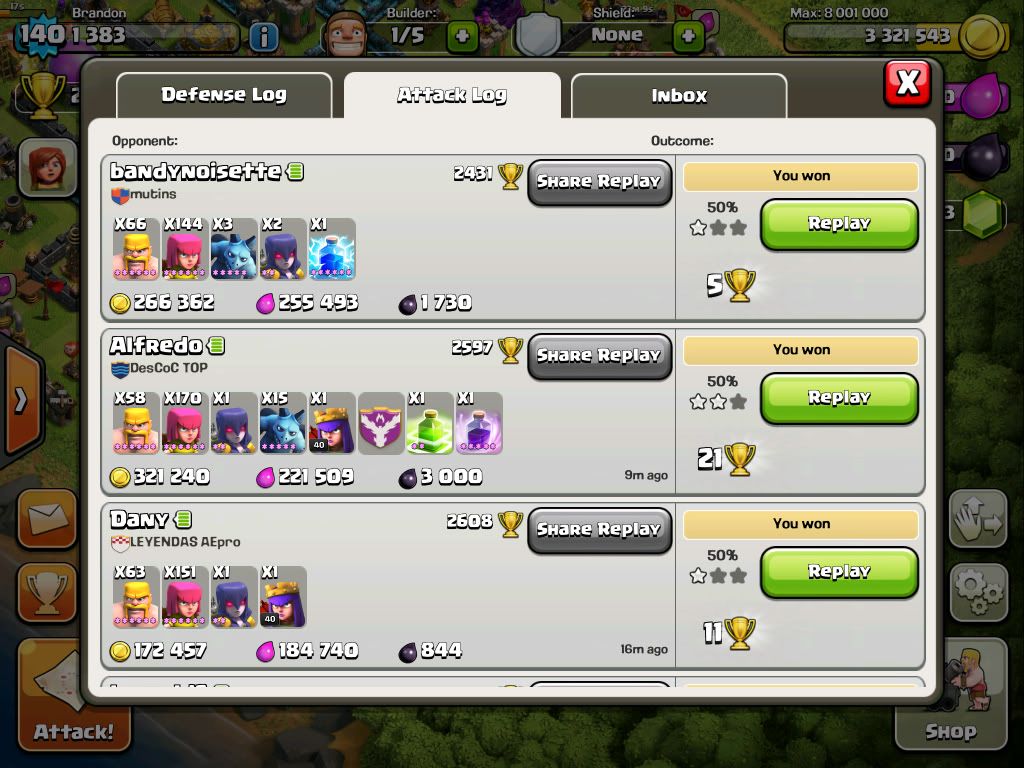
Task: Share replay of Dany attack
Action: click(x=599, y=530)
